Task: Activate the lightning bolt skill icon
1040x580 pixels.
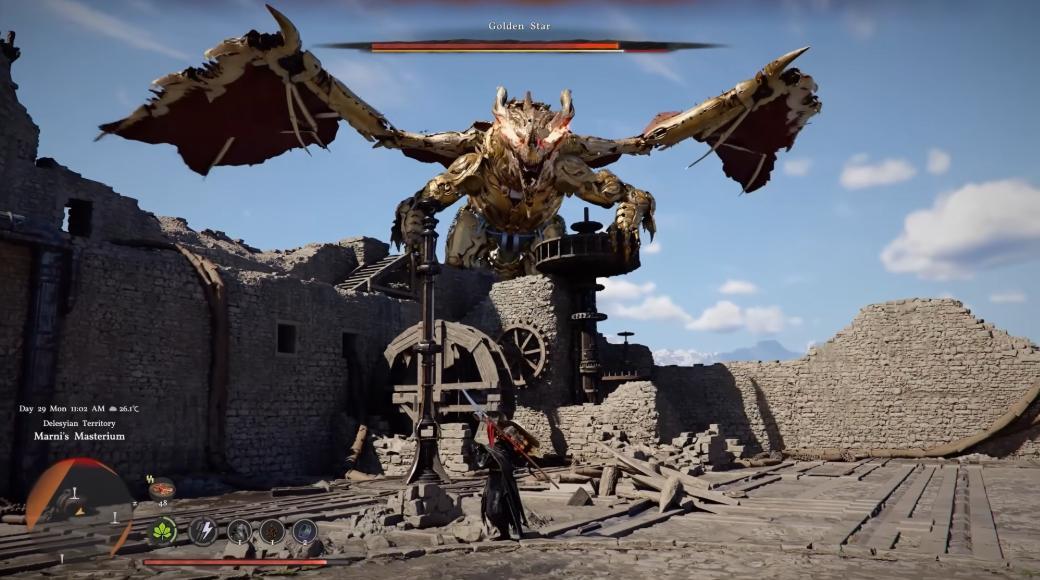Action: 203,531
